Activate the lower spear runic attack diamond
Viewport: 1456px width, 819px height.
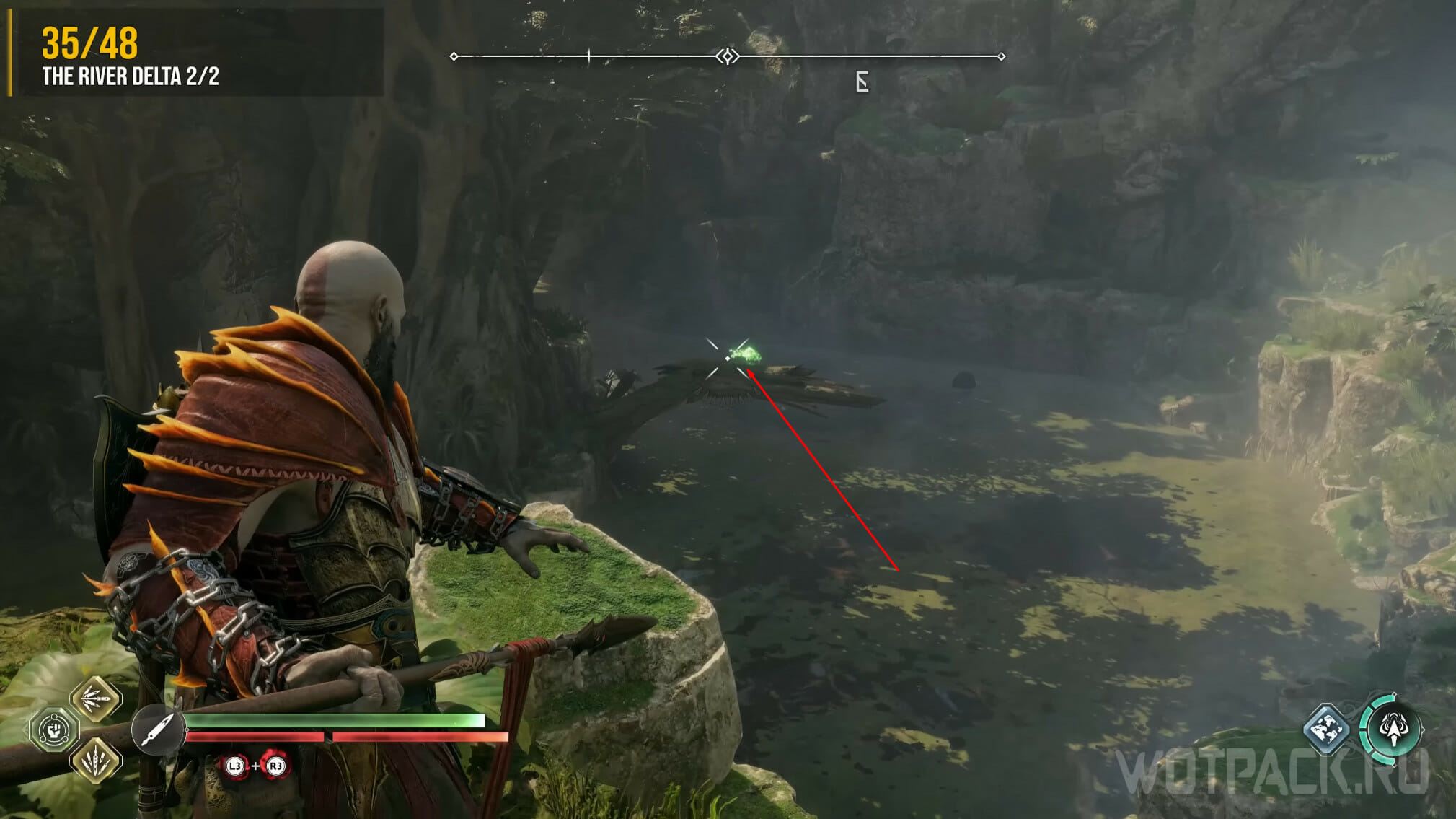point(96,760)
